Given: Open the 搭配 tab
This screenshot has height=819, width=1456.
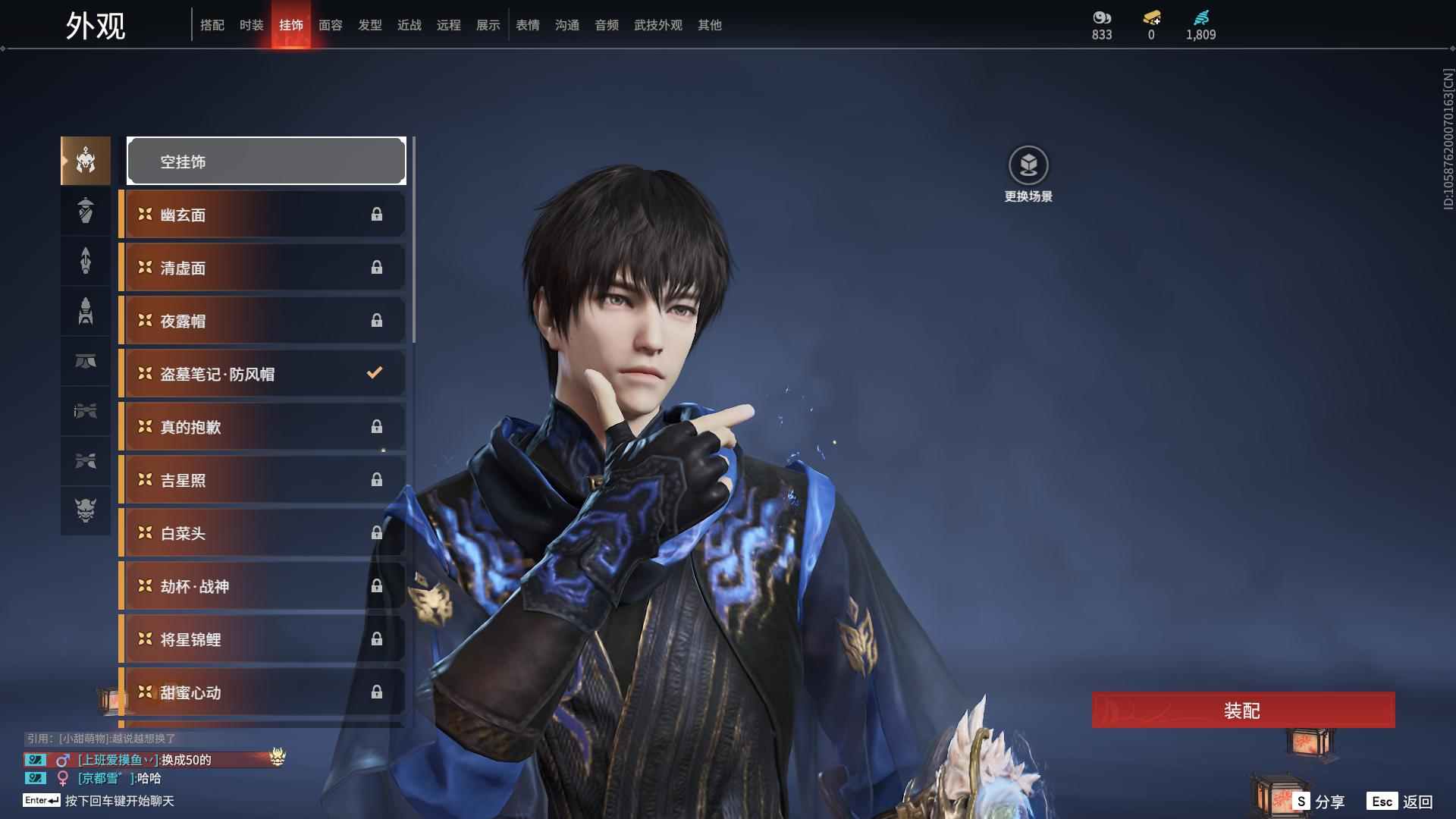Looking at the screenshot, I should point(212,25).
